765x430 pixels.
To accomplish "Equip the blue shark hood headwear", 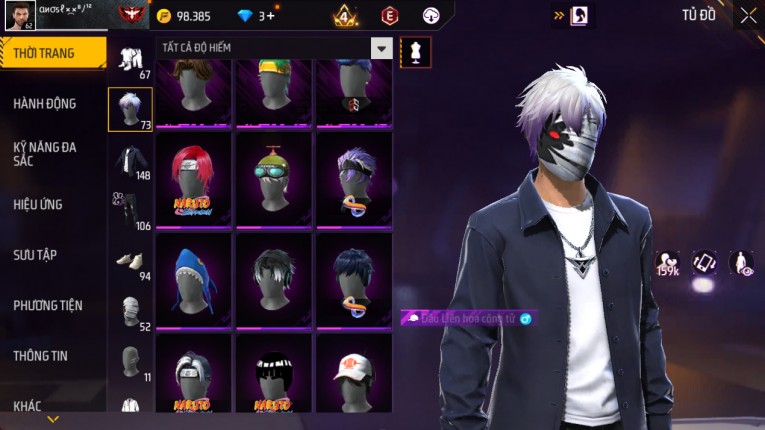I will (x=194, y=279).
